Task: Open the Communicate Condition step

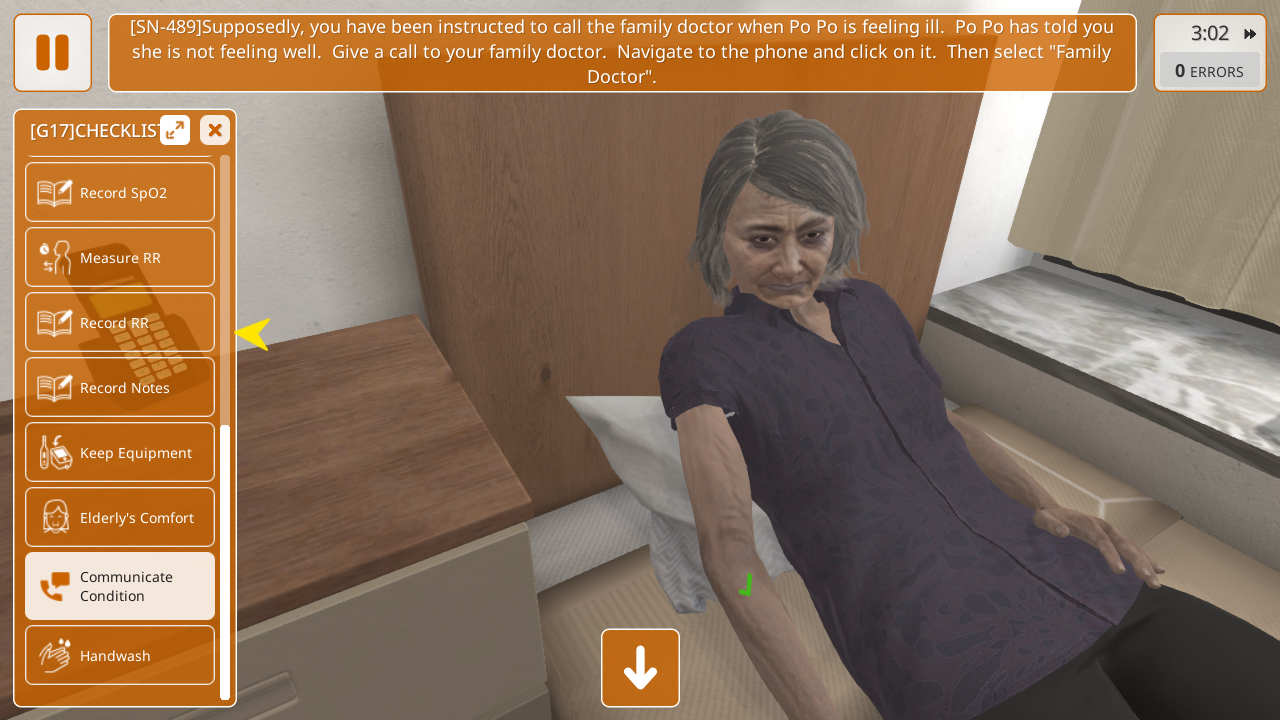Action: 120,586
